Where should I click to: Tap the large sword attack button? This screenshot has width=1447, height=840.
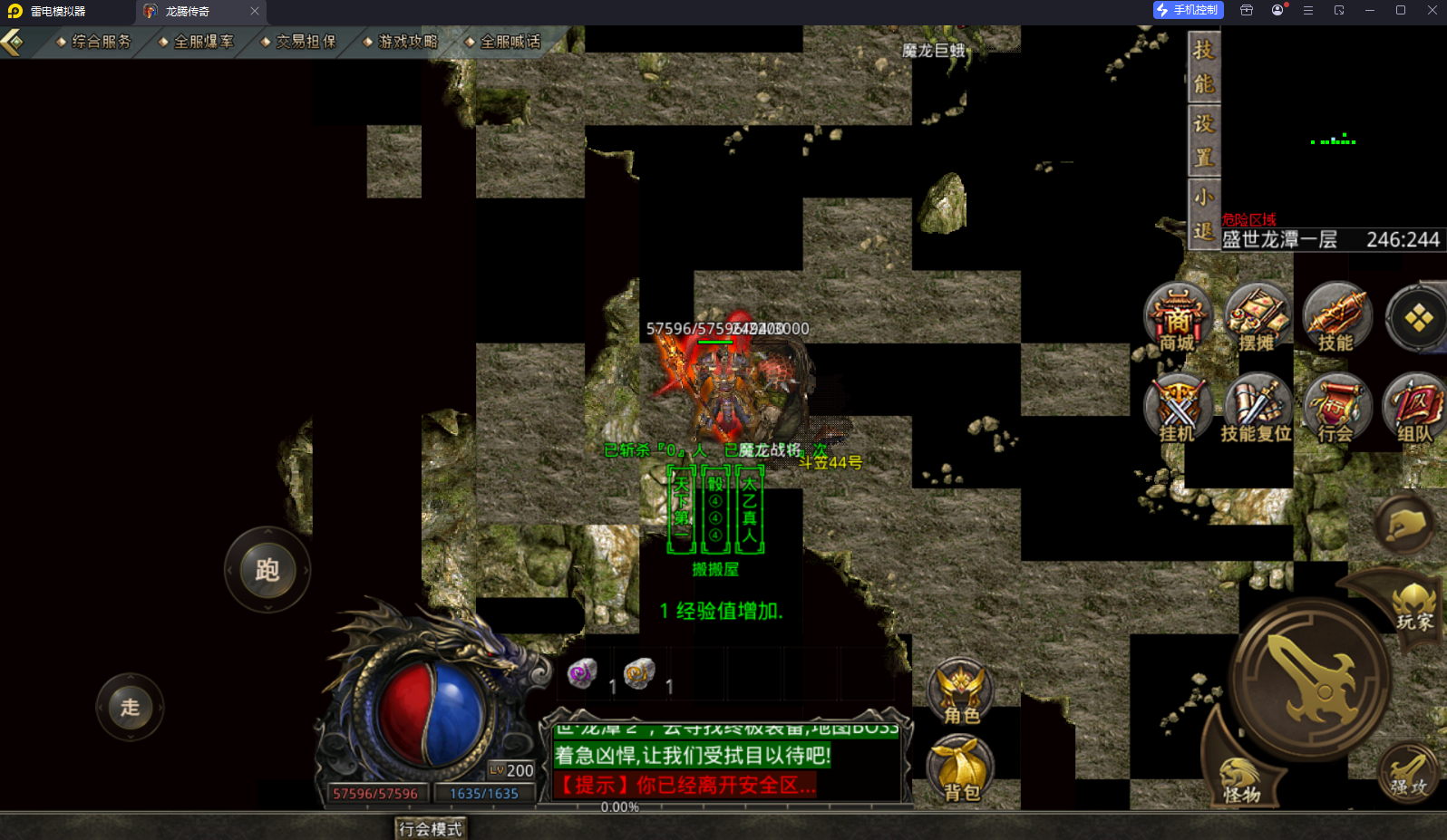pyautogui.click(x=1311, y=678)
